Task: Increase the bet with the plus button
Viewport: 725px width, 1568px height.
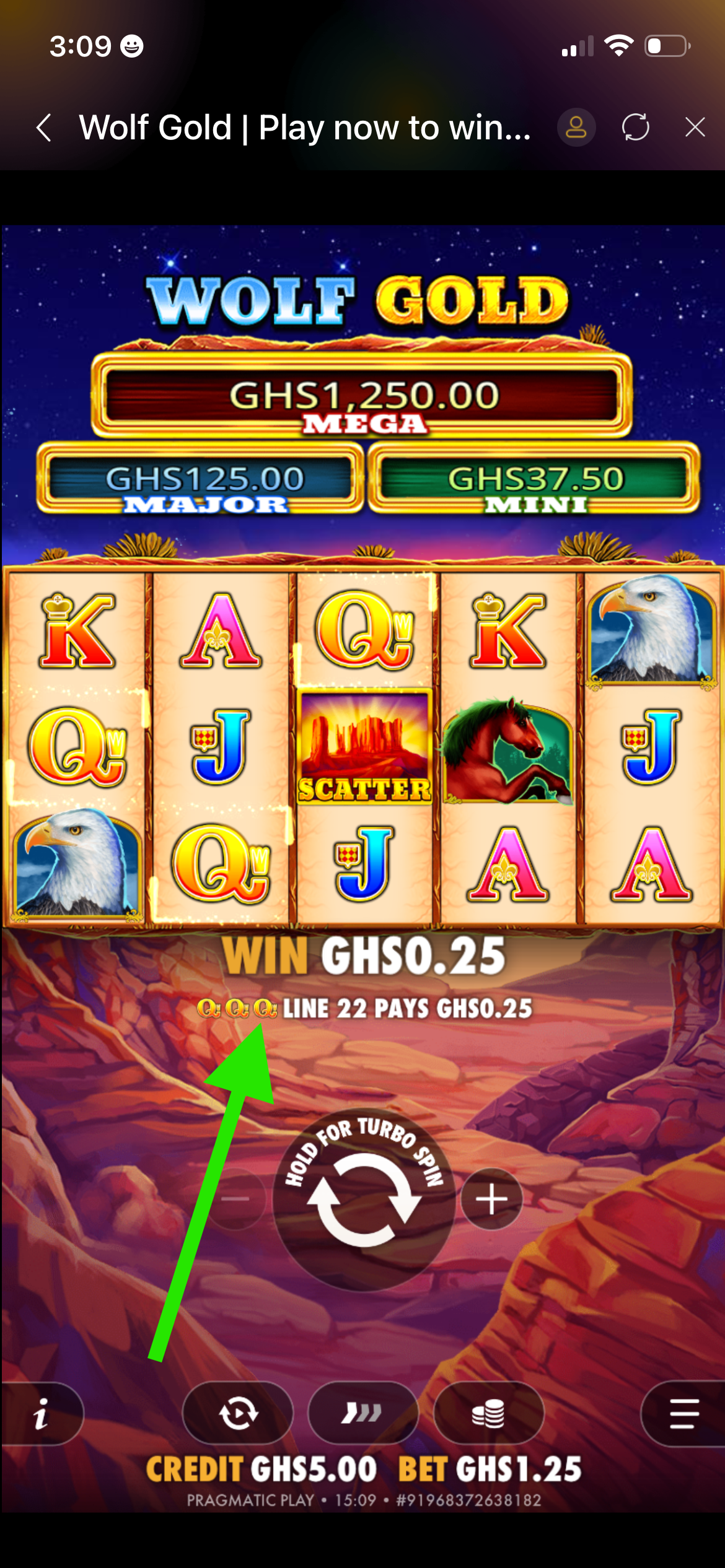Action: [491, 1199]
